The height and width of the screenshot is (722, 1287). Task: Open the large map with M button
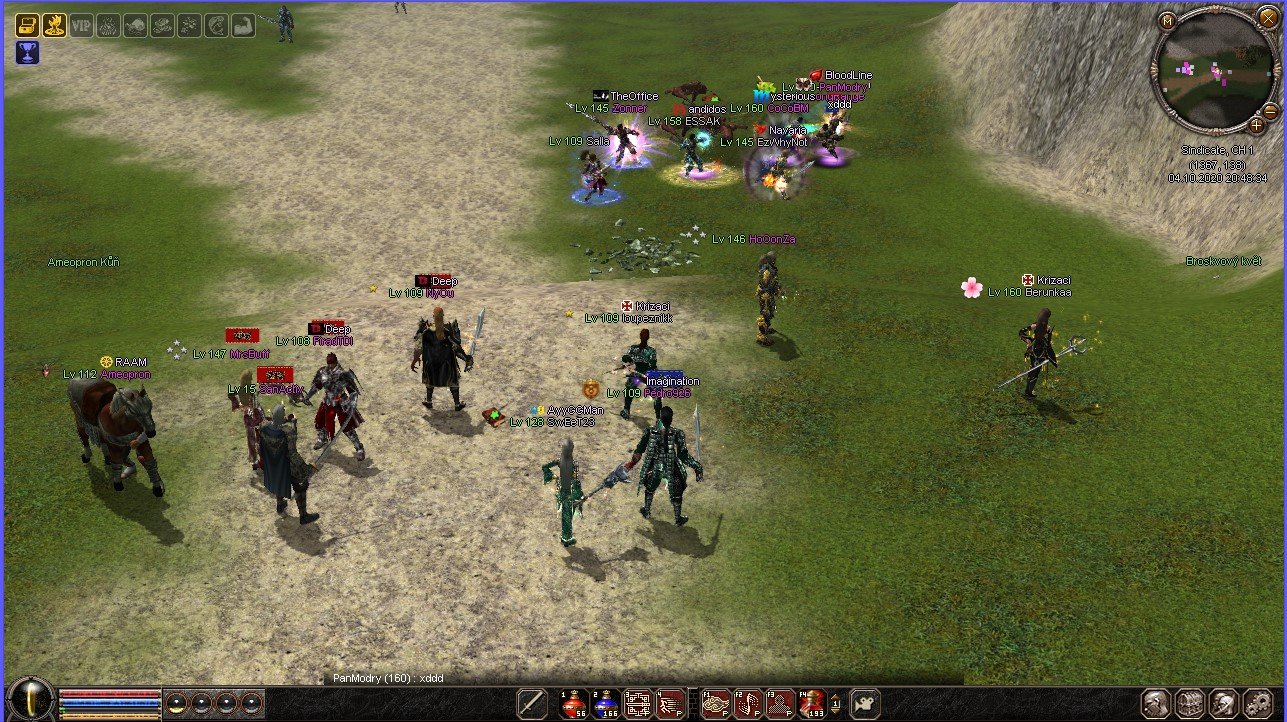click(x=1167, y=20)
